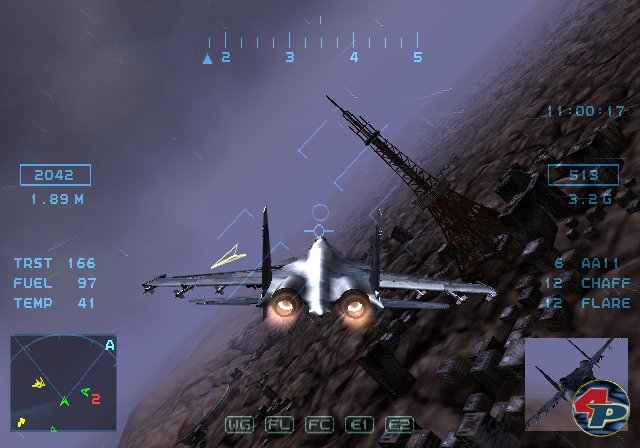Select the FL status indicator
Viewport: 640px width, 448px height.
(x=279, y=424)
